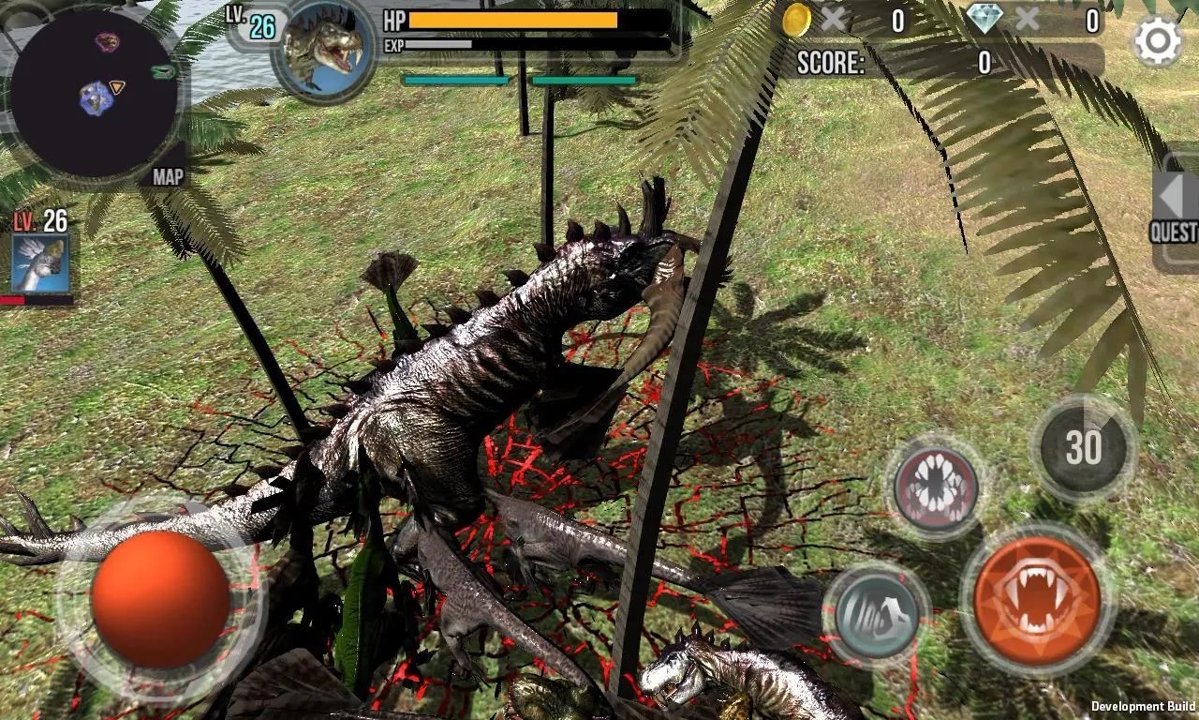
Task: Tap the orange virtual joystick
Action: [160, 598]
